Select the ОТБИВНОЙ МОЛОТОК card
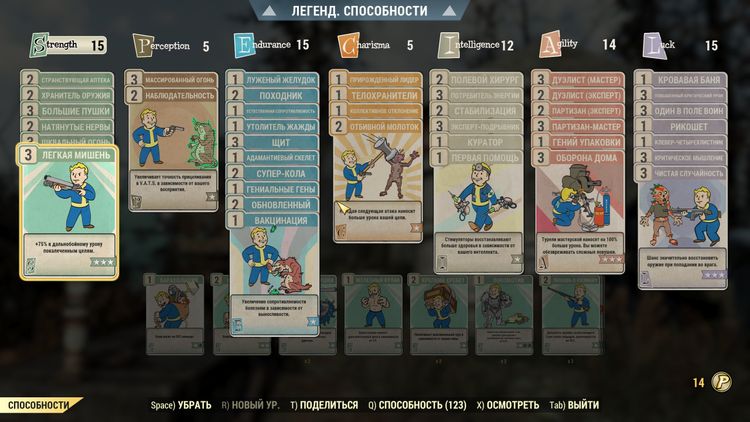Viewport: 750px width, 422px height. 382,126
